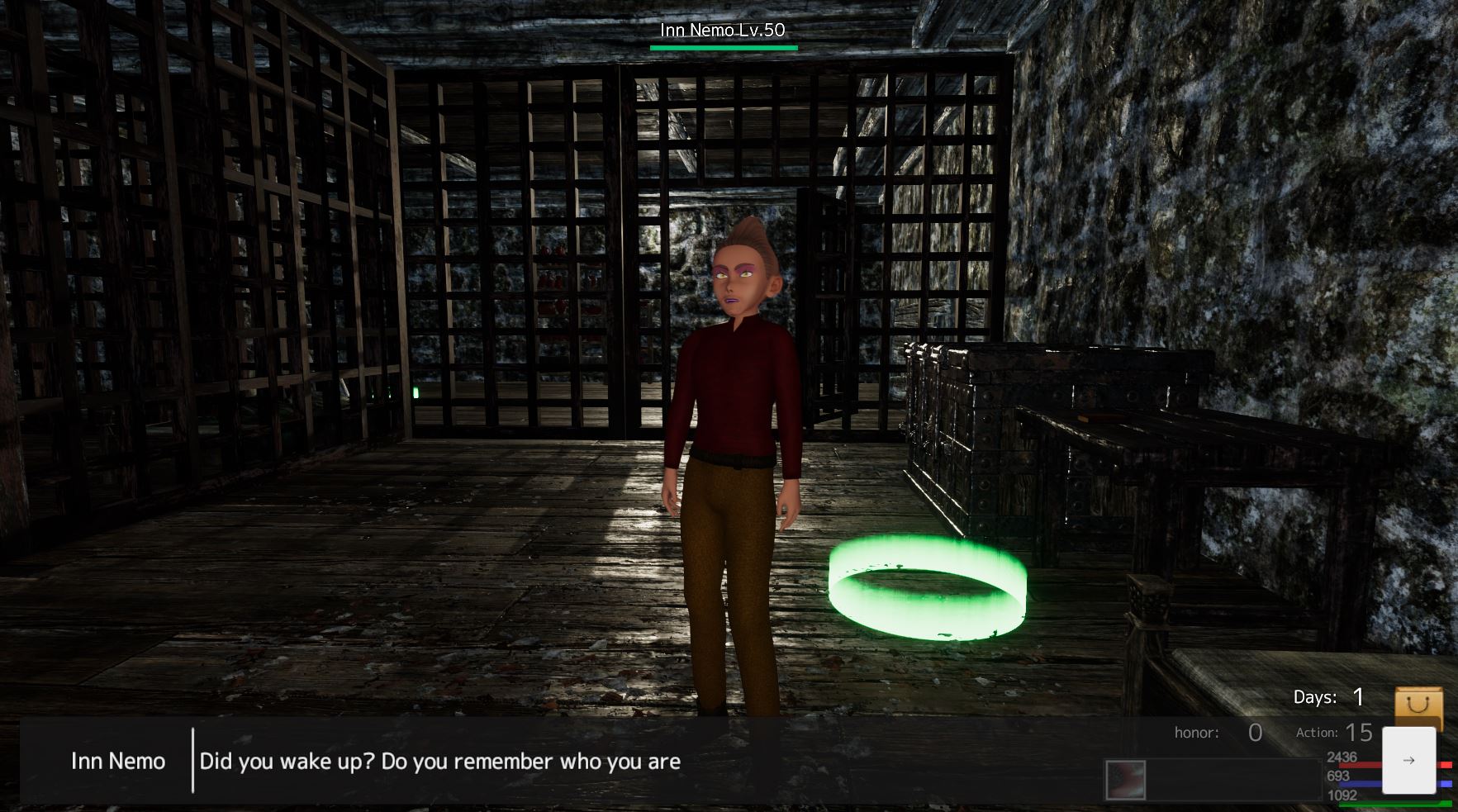
Task: Open the shopping bag icon
Action: point(1418,706)
